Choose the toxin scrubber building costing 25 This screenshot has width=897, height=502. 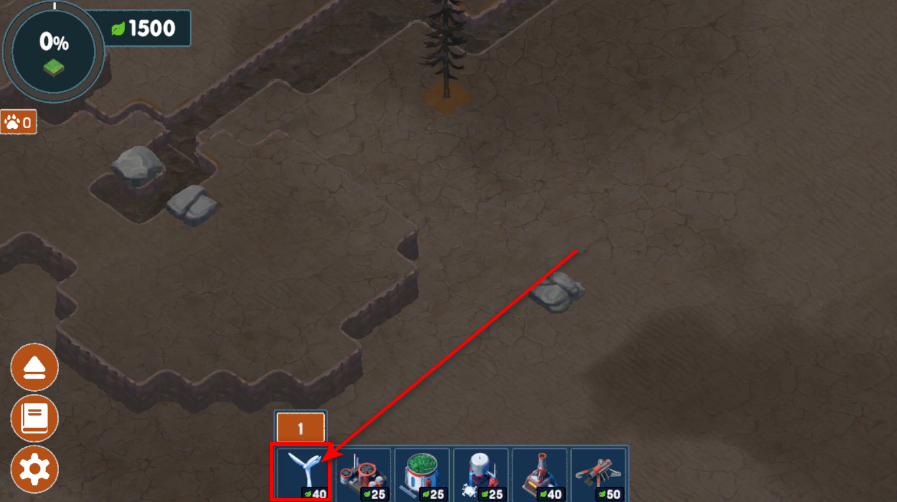(364, 474)
